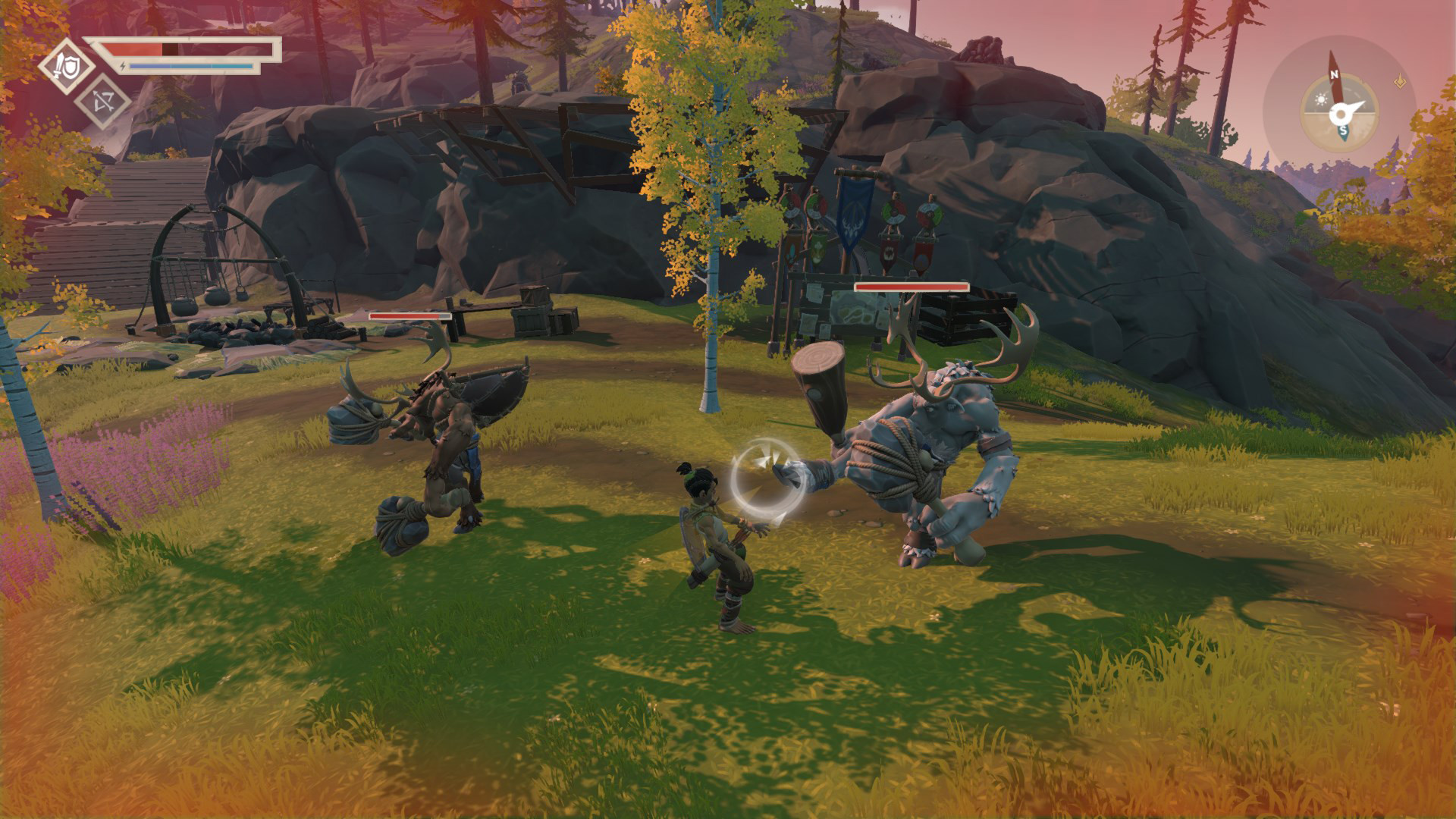Click the lightning bolt stamina icon
1456x819 pixels.
[x=124, y=66]
